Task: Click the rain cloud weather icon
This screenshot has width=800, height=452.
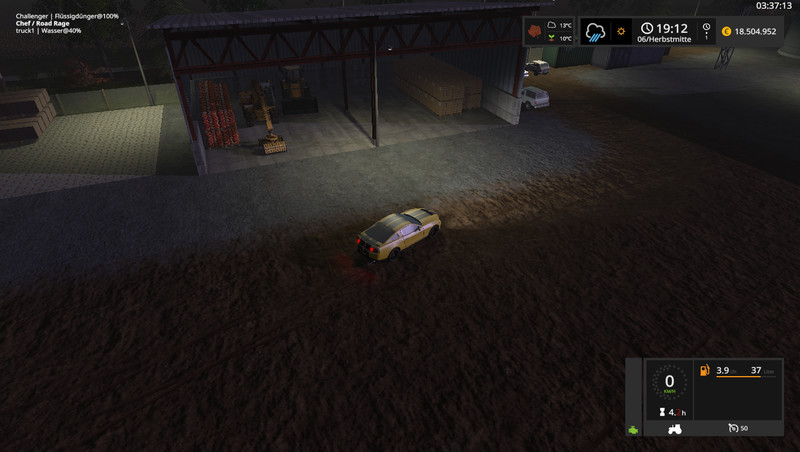Action: pyautogui.click(x=597, y=31)
